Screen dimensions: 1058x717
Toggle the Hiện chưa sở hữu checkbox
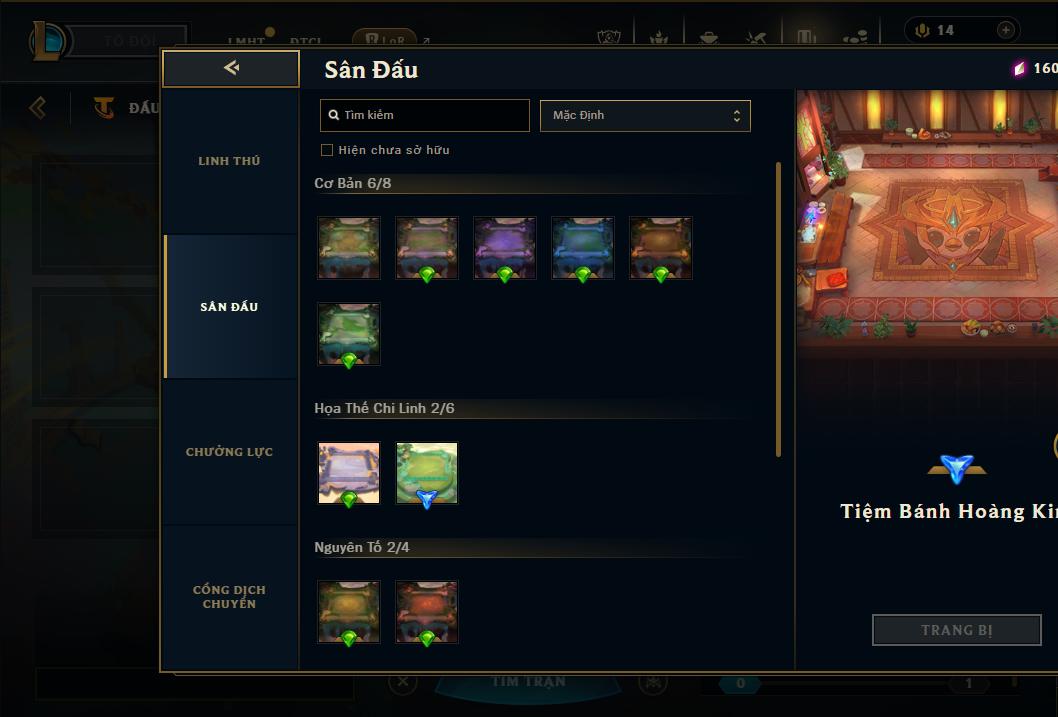point(327,150)
